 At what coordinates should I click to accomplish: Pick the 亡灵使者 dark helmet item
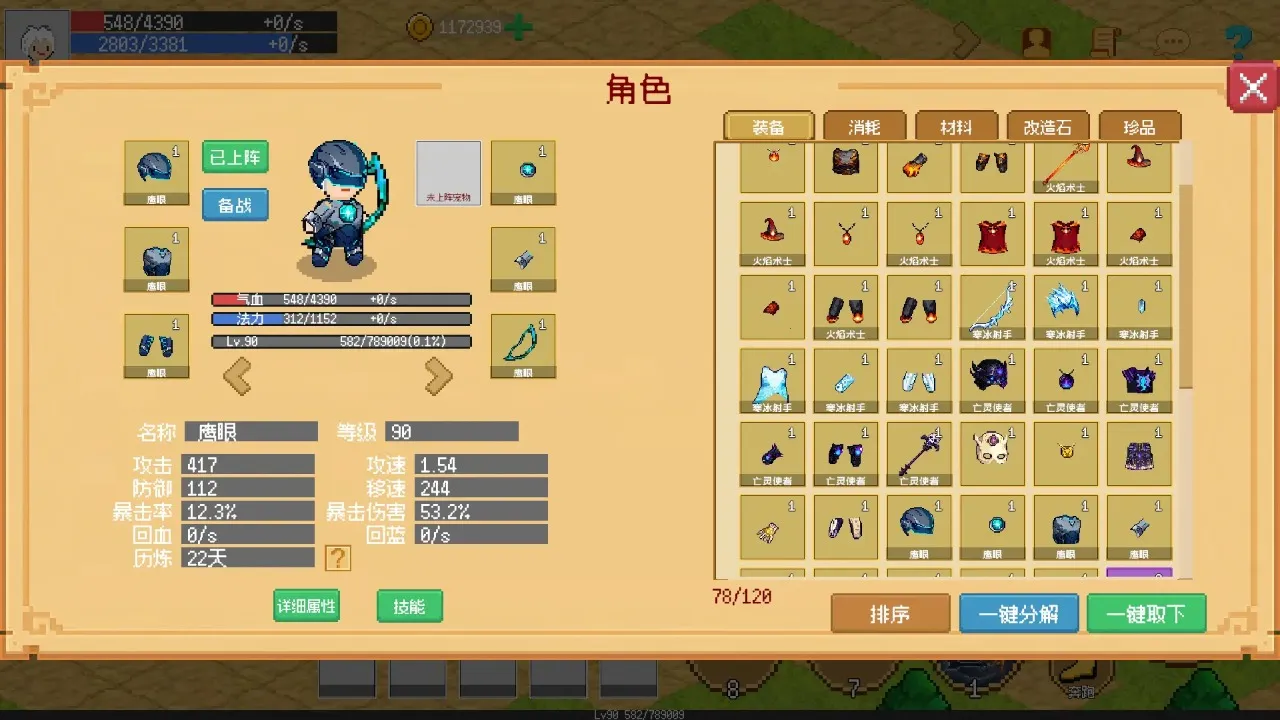pyautogui.click(x=992, y=375)
